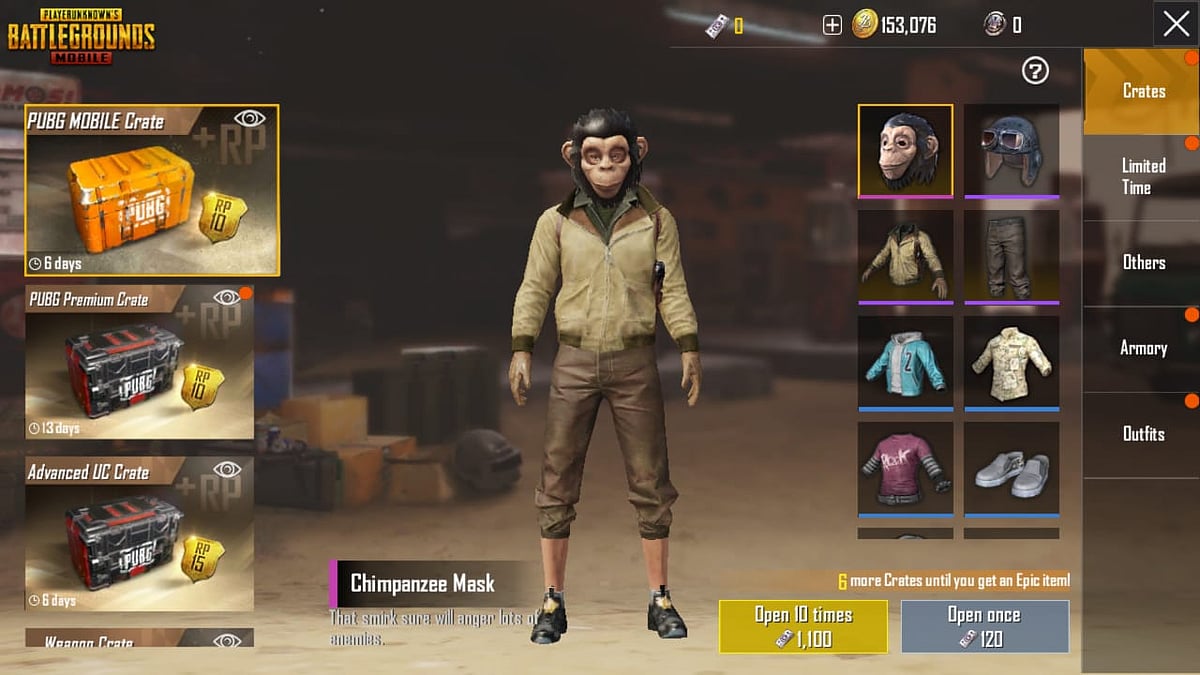The image size is (1200, 675).
Task: Open 10 crates for 1,100
Action: coord(803,626)
